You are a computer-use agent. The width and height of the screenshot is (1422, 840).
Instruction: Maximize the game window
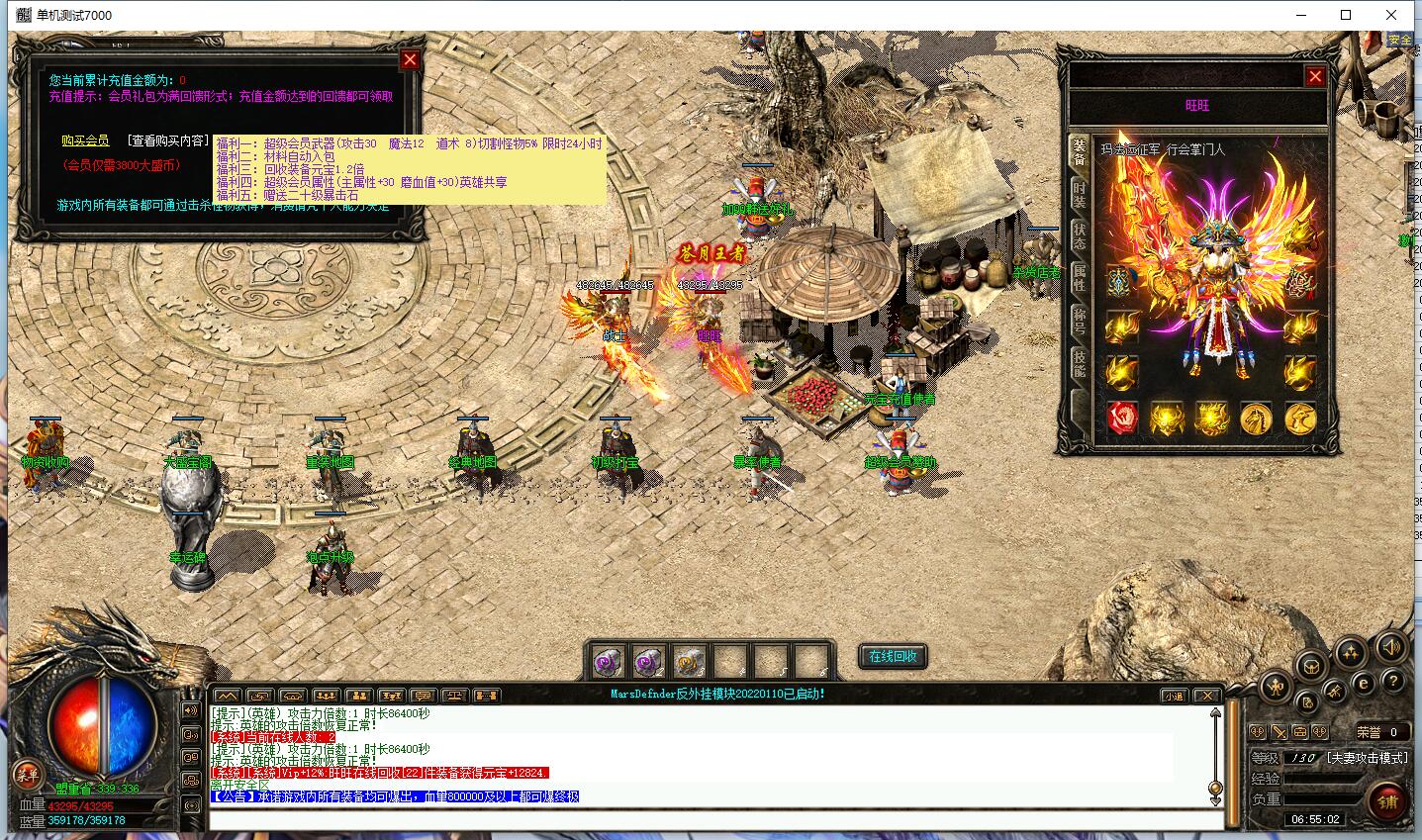click(1346, 15)
